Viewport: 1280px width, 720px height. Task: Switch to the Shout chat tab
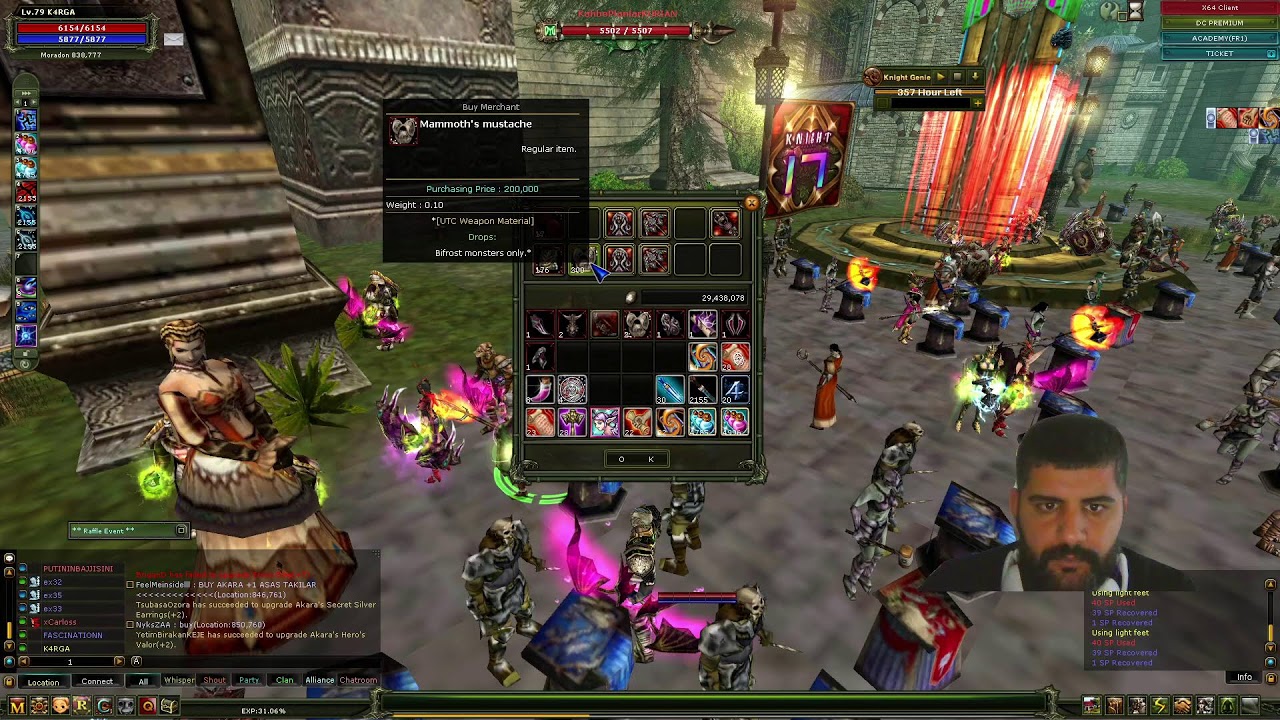pyautogui.click(x=214, y=681)
